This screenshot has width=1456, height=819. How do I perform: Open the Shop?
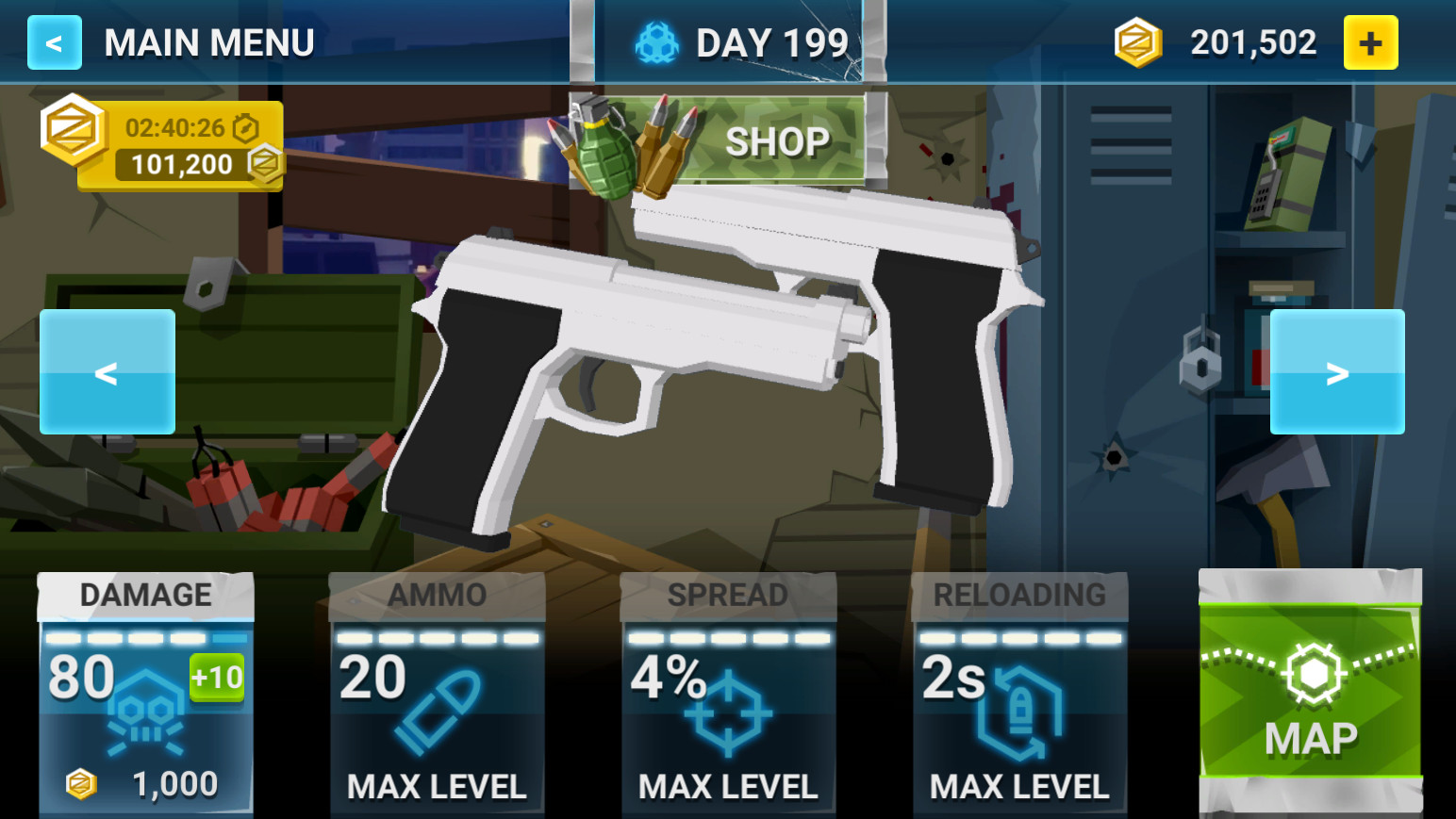point(776,139)
